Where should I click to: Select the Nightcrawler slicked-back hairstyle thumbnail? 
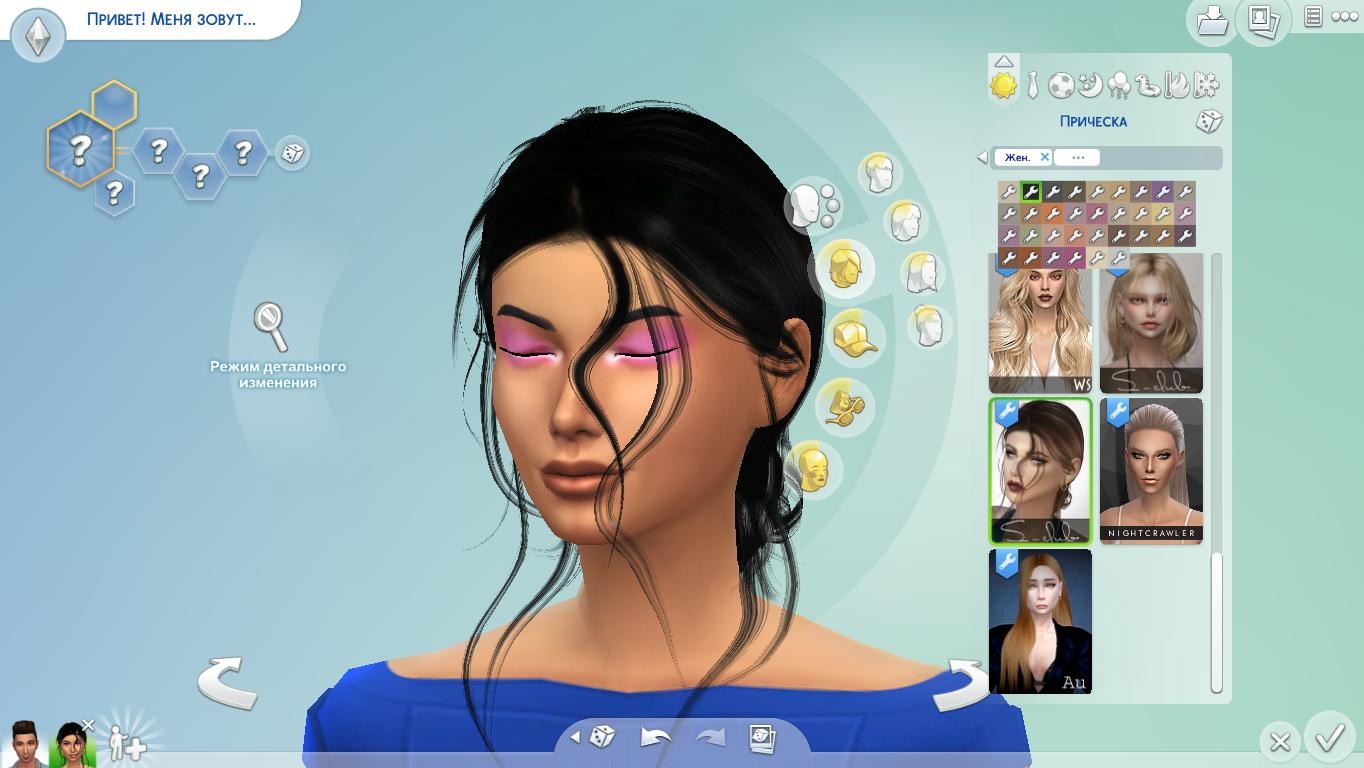point(1151,470)
